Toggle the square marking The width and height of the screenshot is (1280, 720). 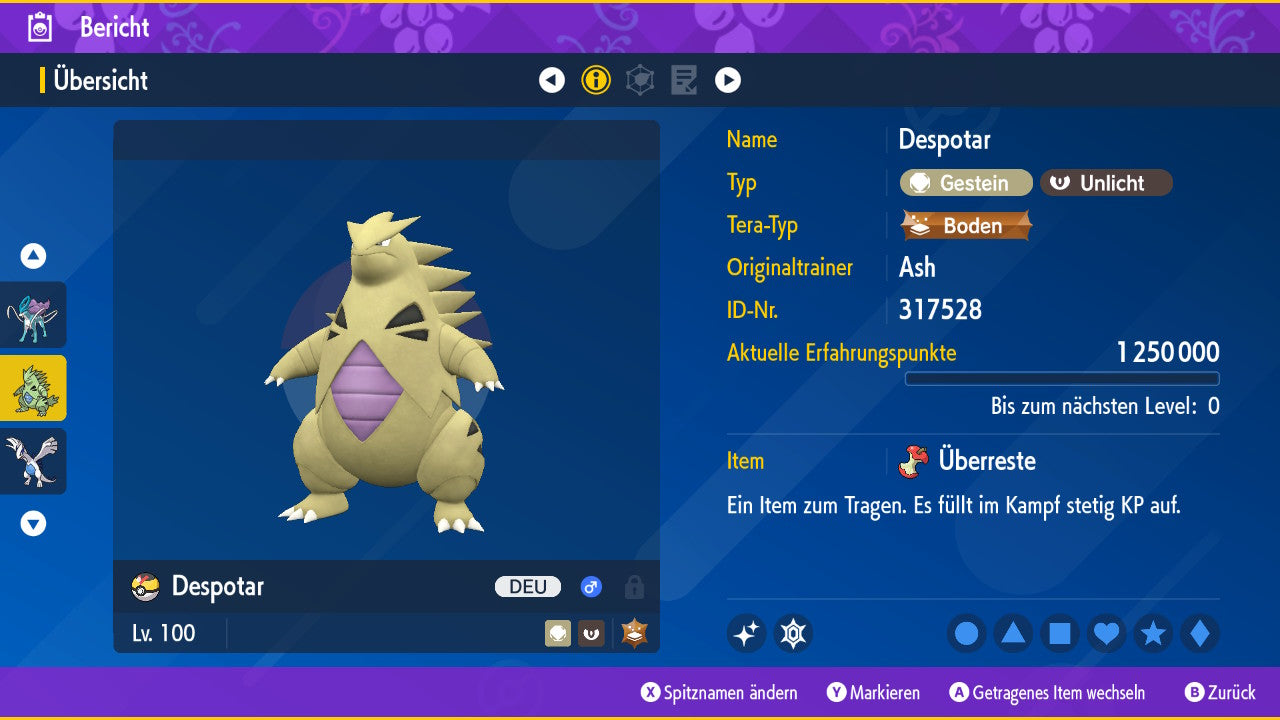tap(1060, 634)
